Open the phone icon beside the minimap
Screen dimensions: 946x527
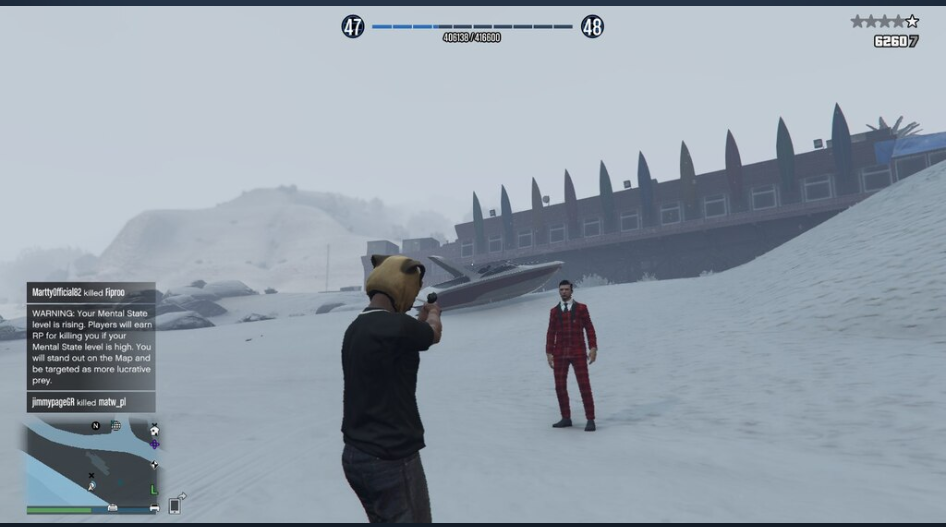tap(176, 504)
